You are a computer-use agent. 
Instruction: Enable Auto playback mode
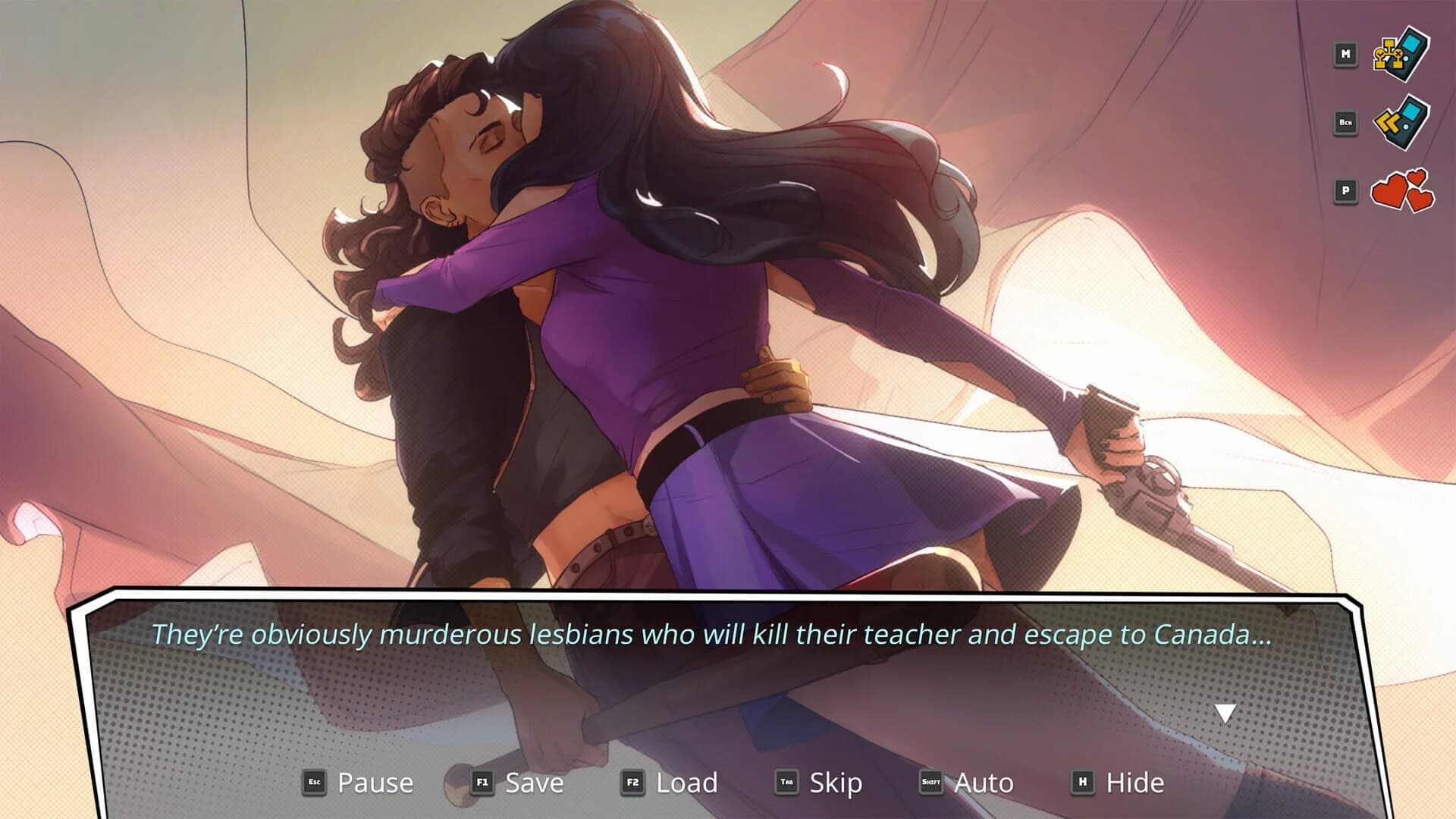983,782
